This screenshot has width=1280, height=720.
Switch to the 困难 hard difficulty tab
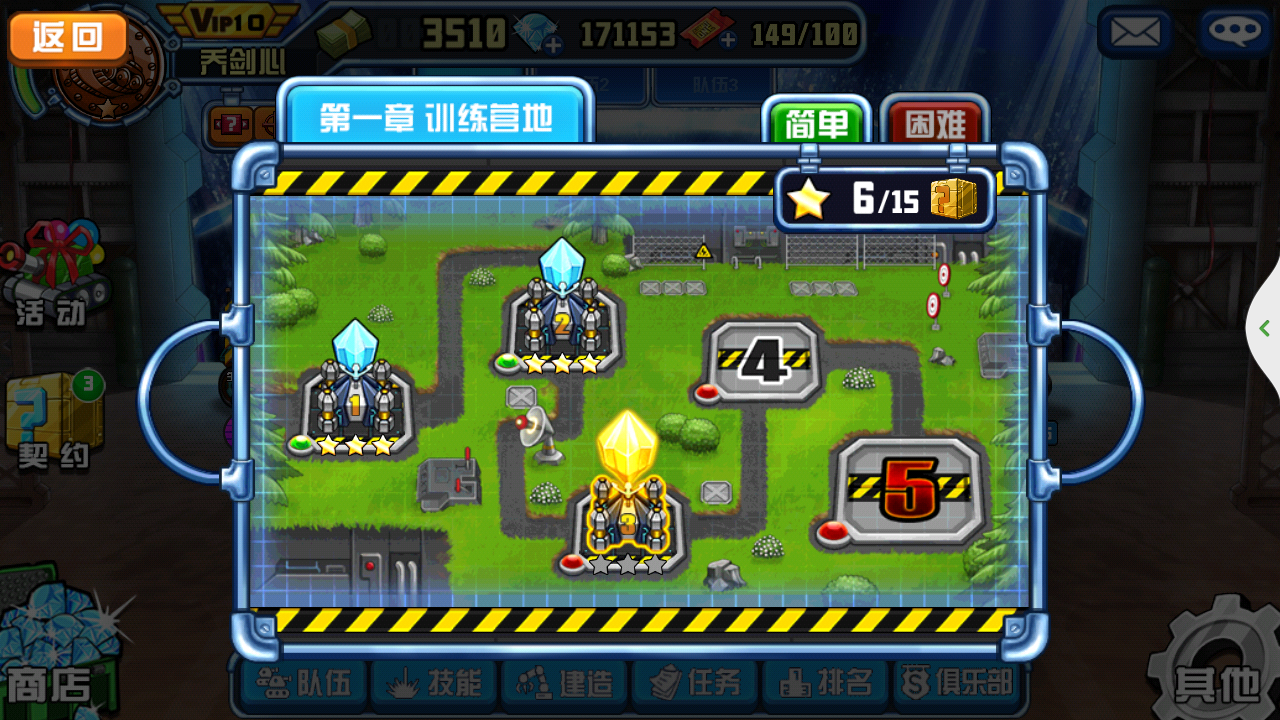pos(935,123)
